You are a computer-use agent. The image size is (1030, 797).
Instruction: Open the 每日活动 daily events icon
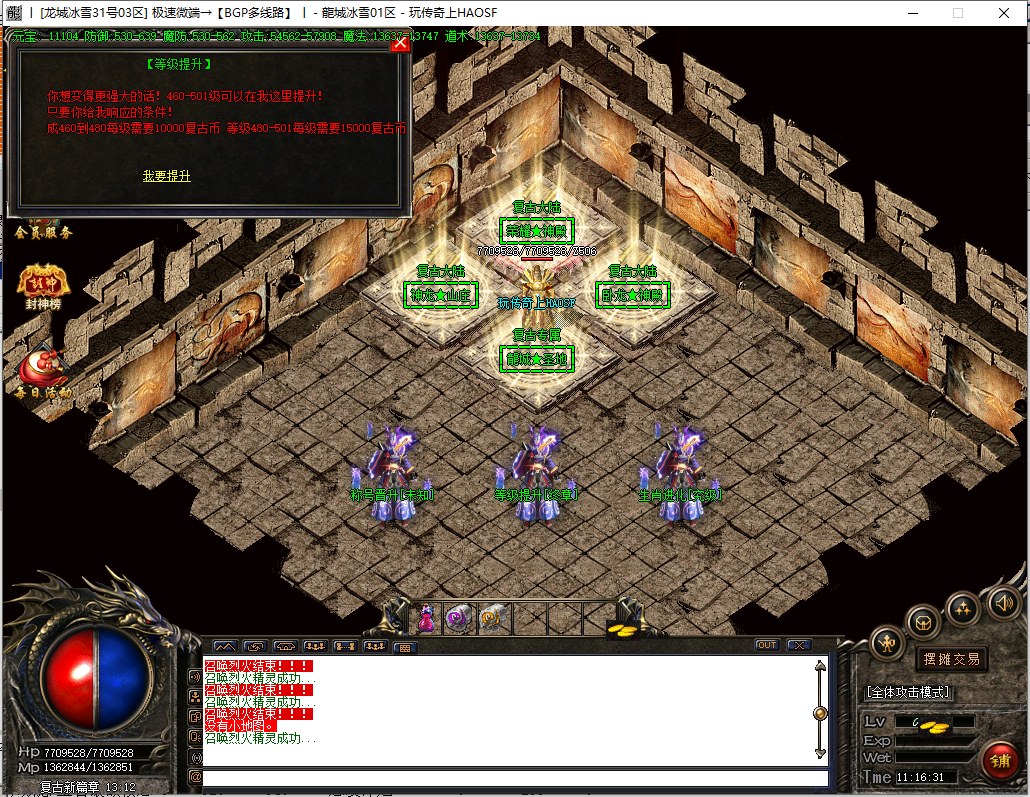pyautogui.click(x=42, y=370)
